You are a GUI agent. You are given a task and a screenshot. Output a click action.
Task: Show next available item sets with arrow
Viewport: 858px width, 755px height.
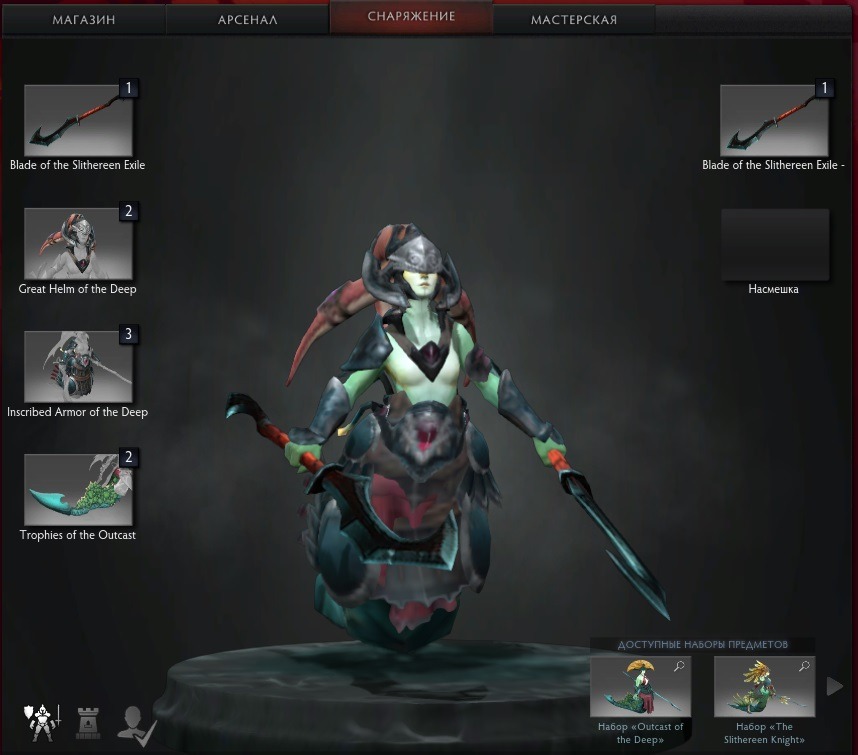pos(835,686)
